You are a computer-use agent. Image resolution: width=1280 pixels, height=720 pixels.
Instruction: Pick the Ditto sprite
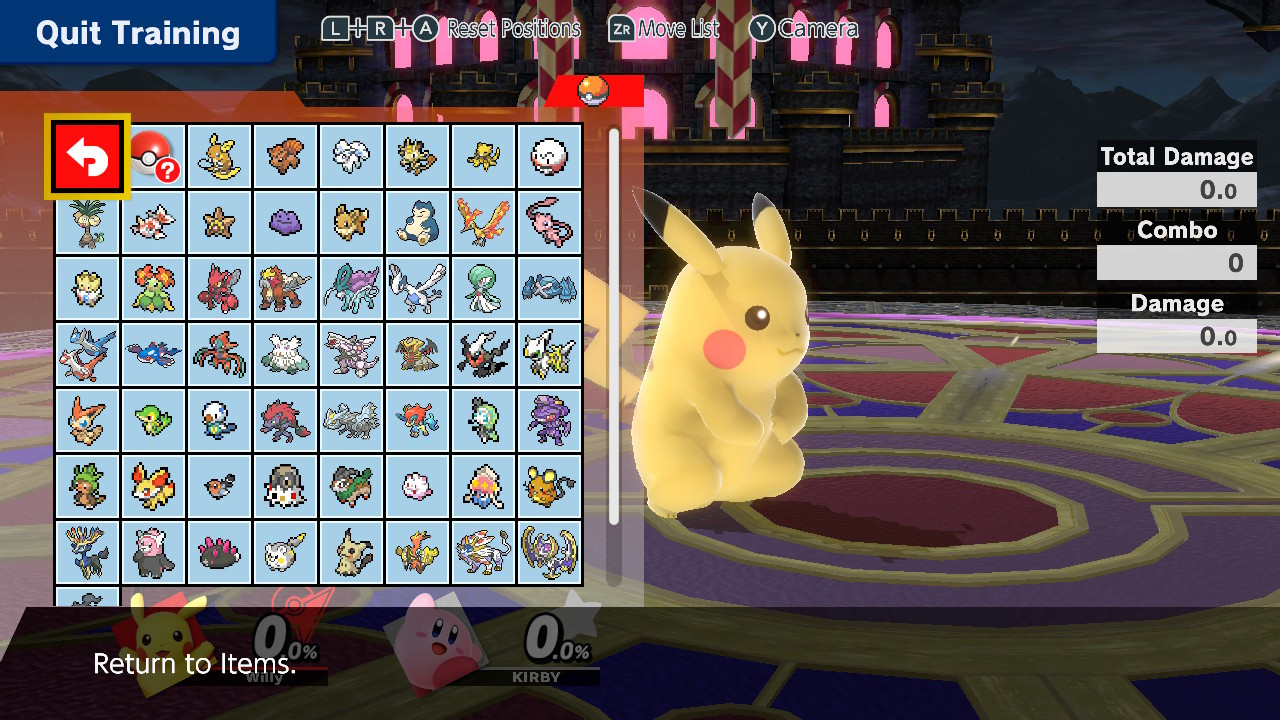click(x=285, y=222)
